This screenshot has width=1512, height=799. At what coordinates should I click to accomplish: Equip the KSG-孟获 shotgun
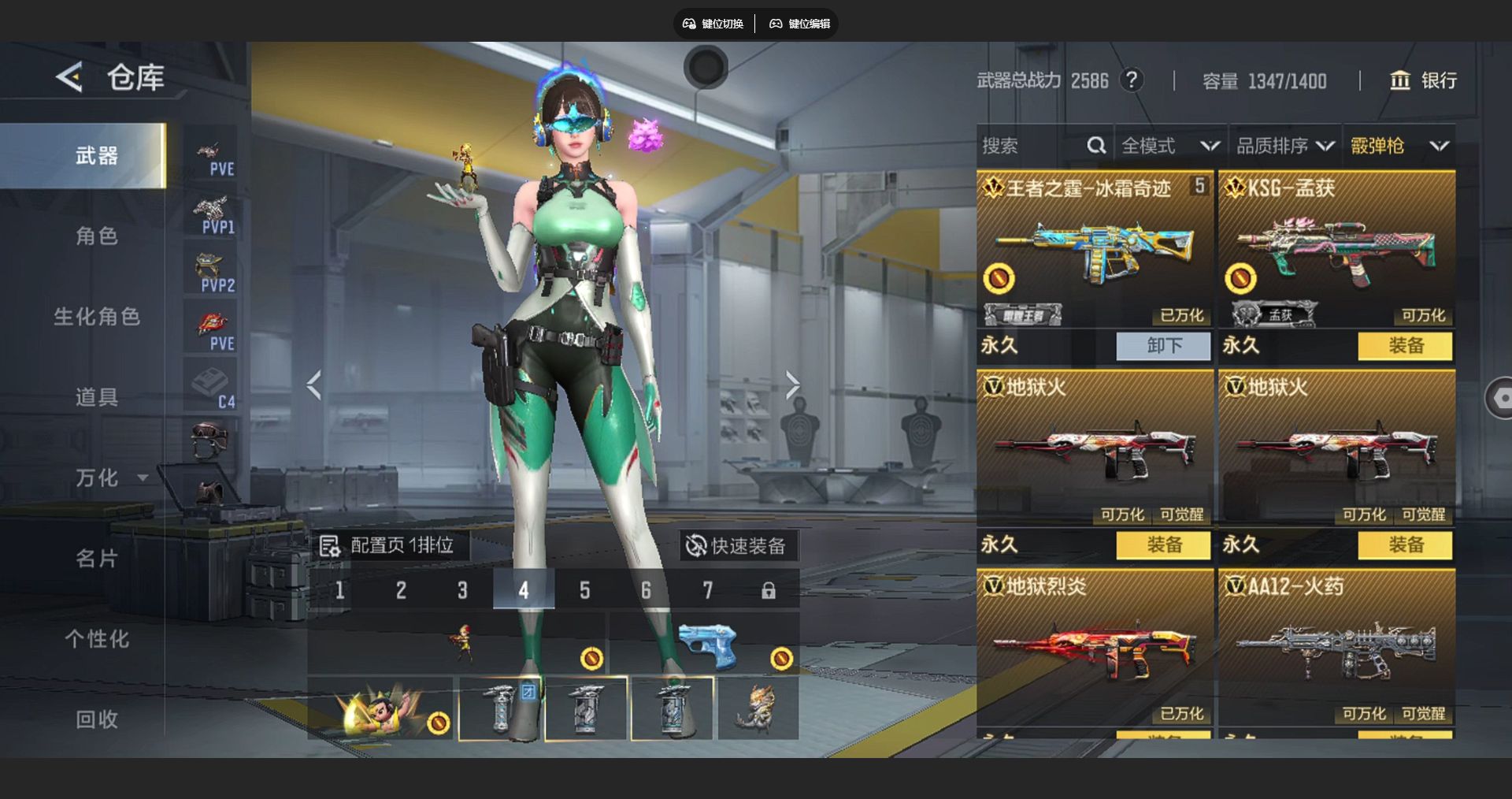tap(1405, 346)
